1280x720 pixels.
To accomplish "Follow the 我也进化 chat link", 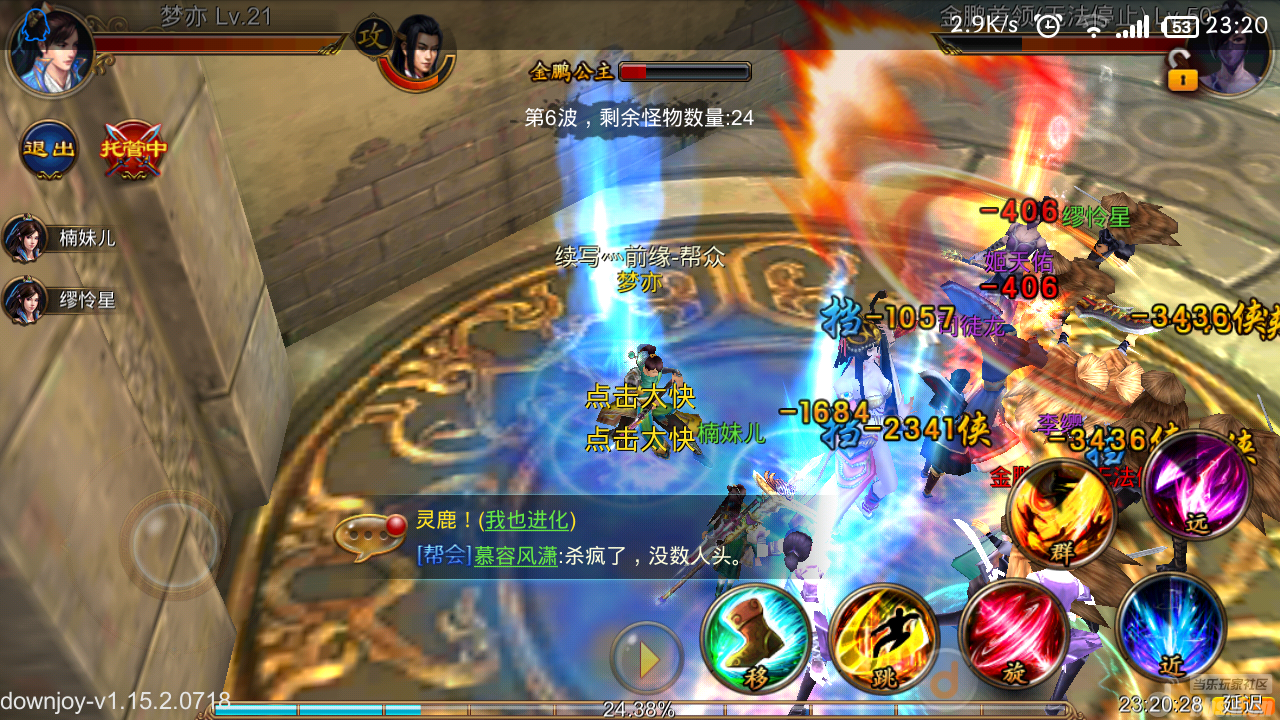I will pos(530,520).
